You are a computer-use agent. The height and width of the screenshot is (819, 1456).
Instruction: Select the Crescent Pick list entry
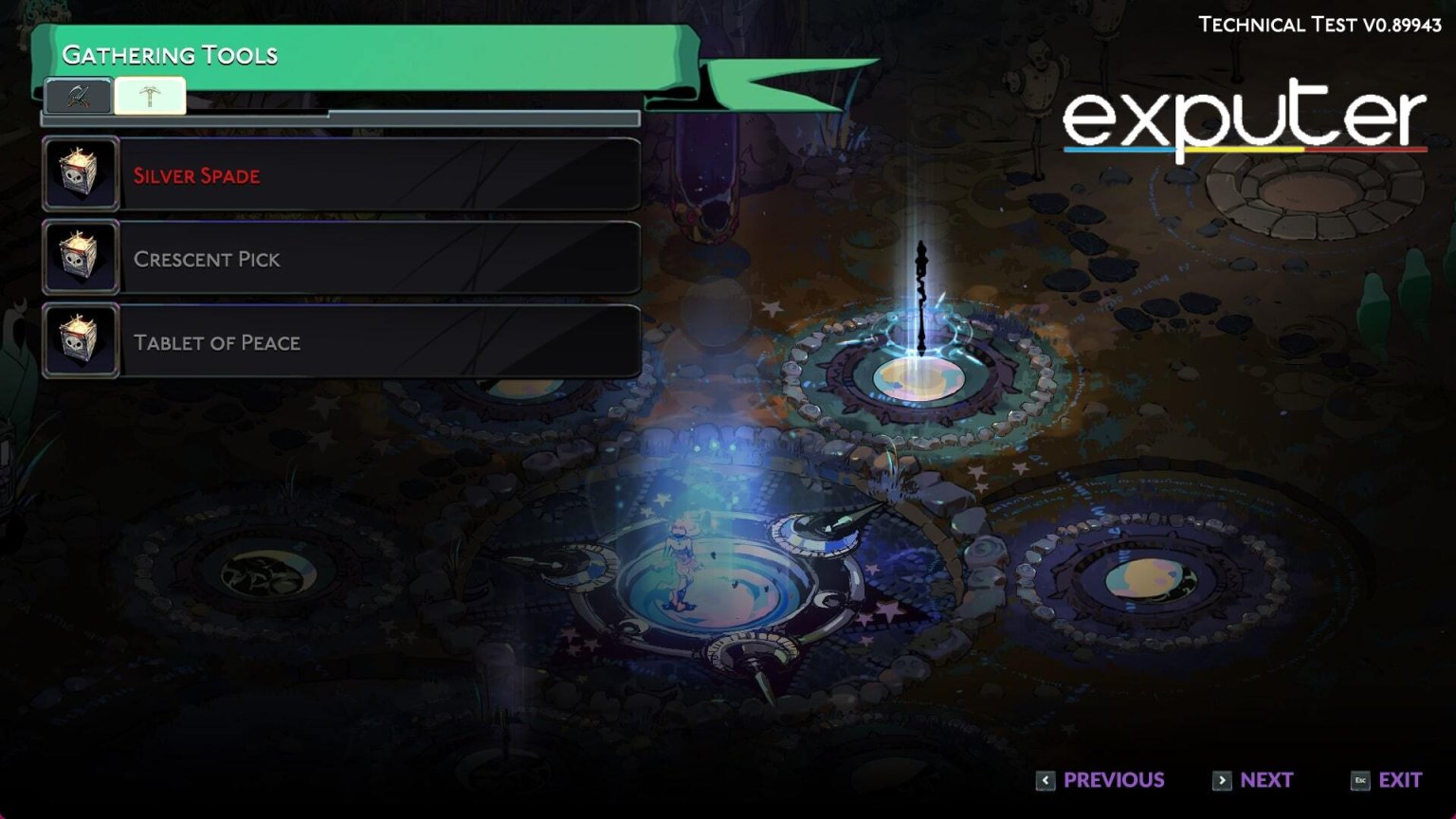[379, 257]
